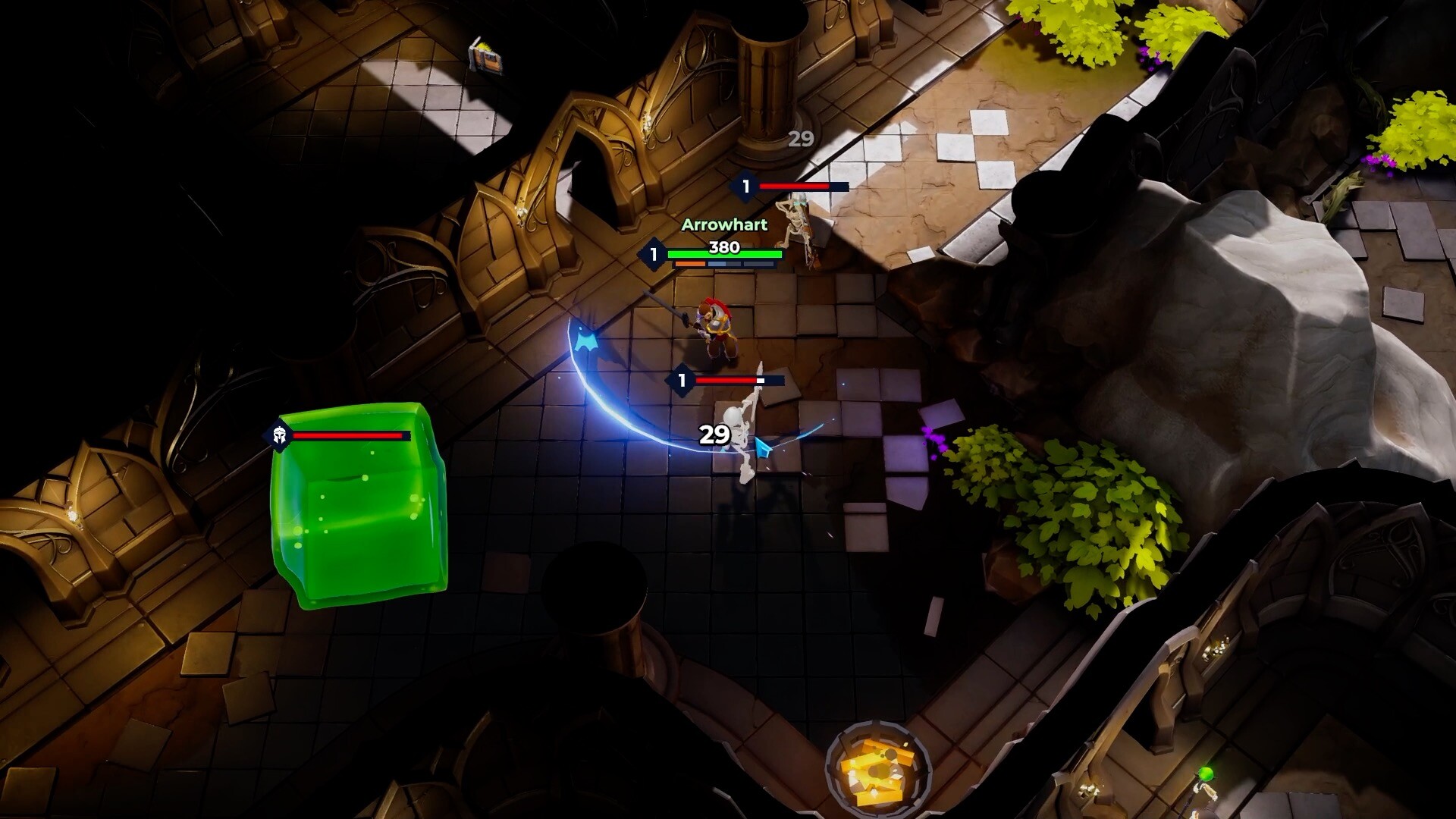The image size is (1456, 819).
Task: Click the helmet icon on the slime's health bar
Action: [x=281, y=436]
